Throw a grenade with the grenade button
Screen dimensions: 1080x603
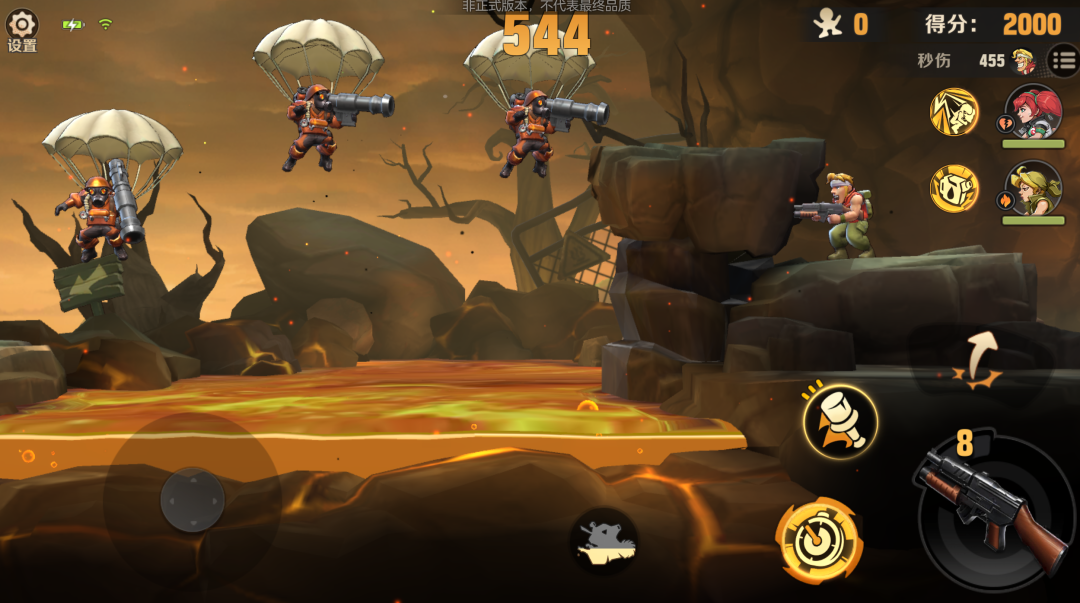[840, 422]
